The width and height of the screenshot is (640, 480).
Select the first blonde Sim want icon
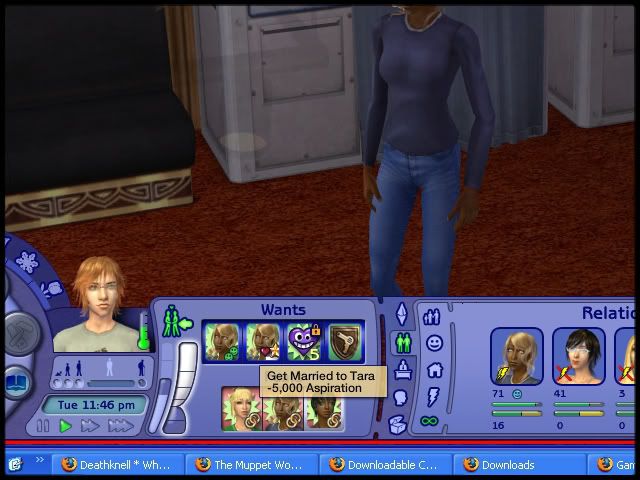[x=219, y=341]
